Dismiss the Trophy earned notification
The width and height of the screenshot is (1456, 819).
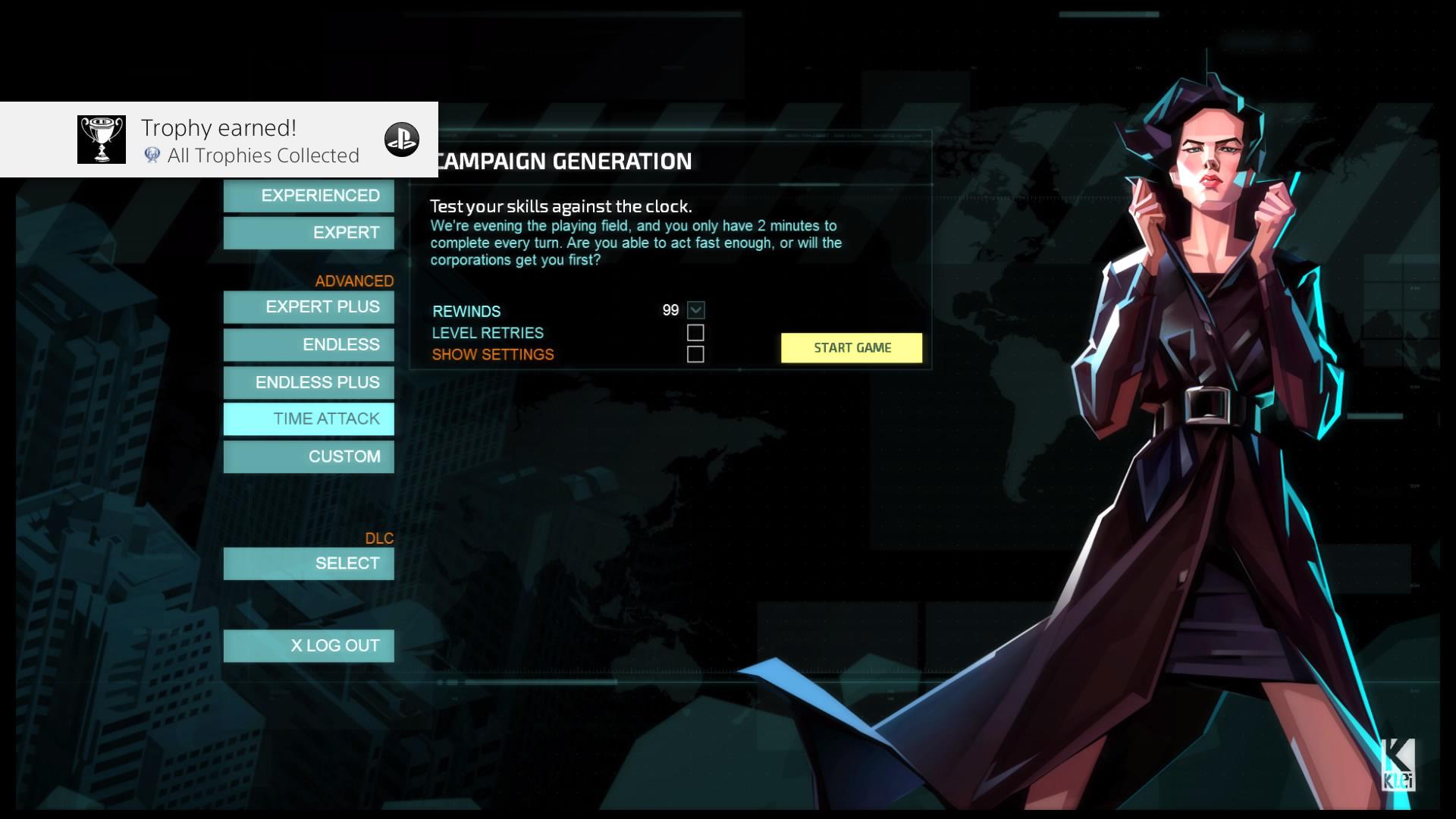coord(218,139)
